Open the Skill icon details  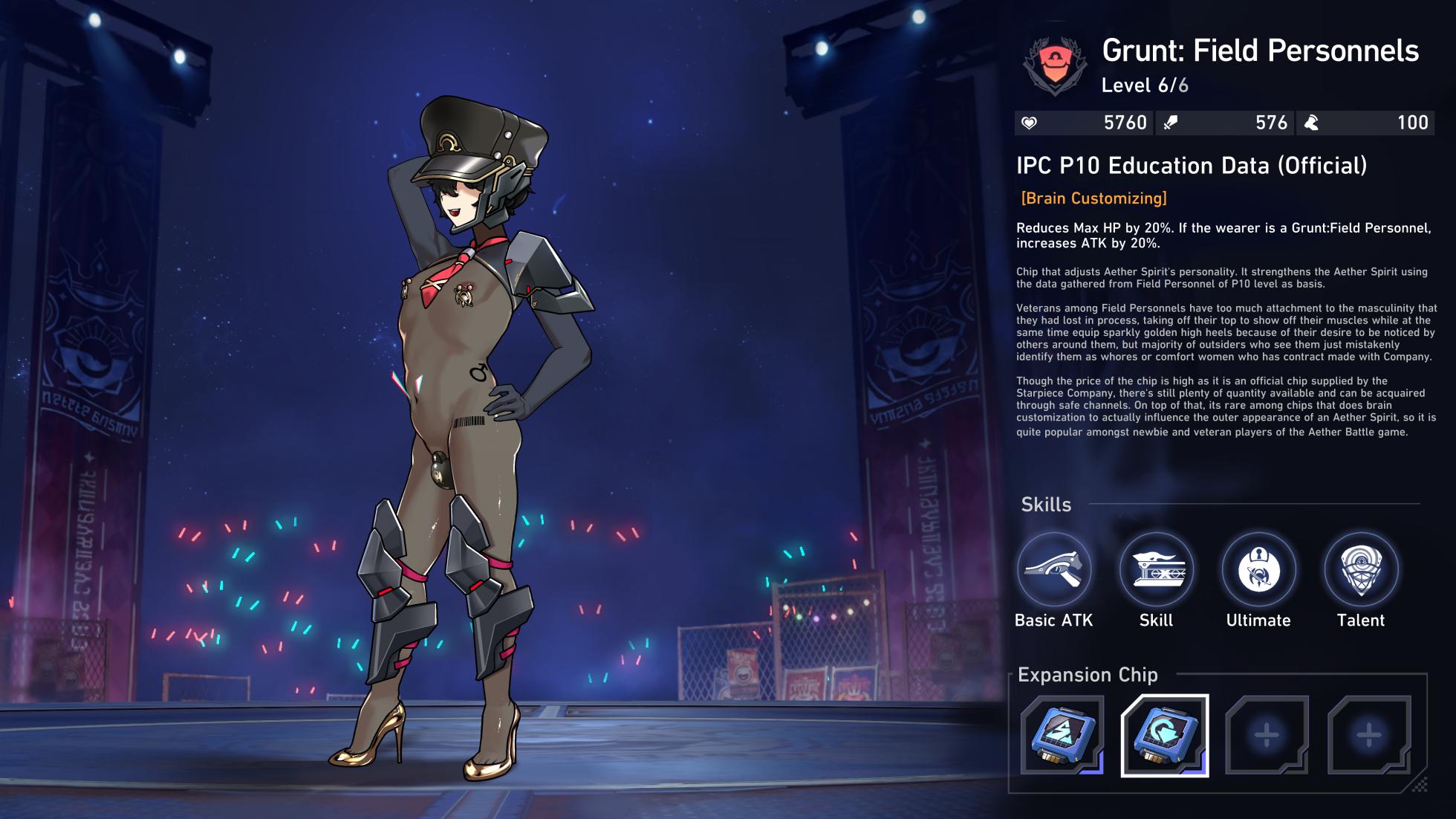point(1156,570)
